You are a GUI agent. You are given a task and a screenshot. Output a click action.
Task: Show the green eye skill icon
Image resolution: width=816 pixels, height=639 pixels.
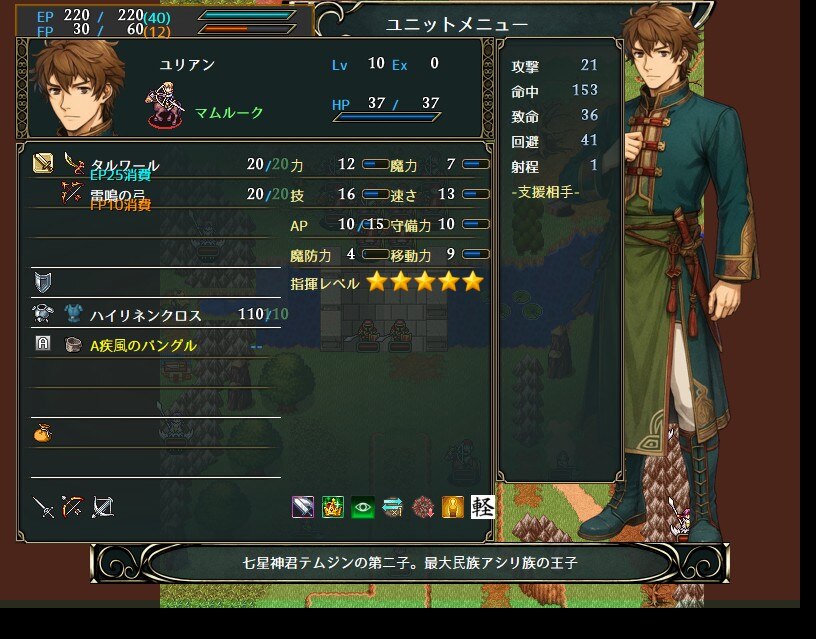(x=363, y=507)
